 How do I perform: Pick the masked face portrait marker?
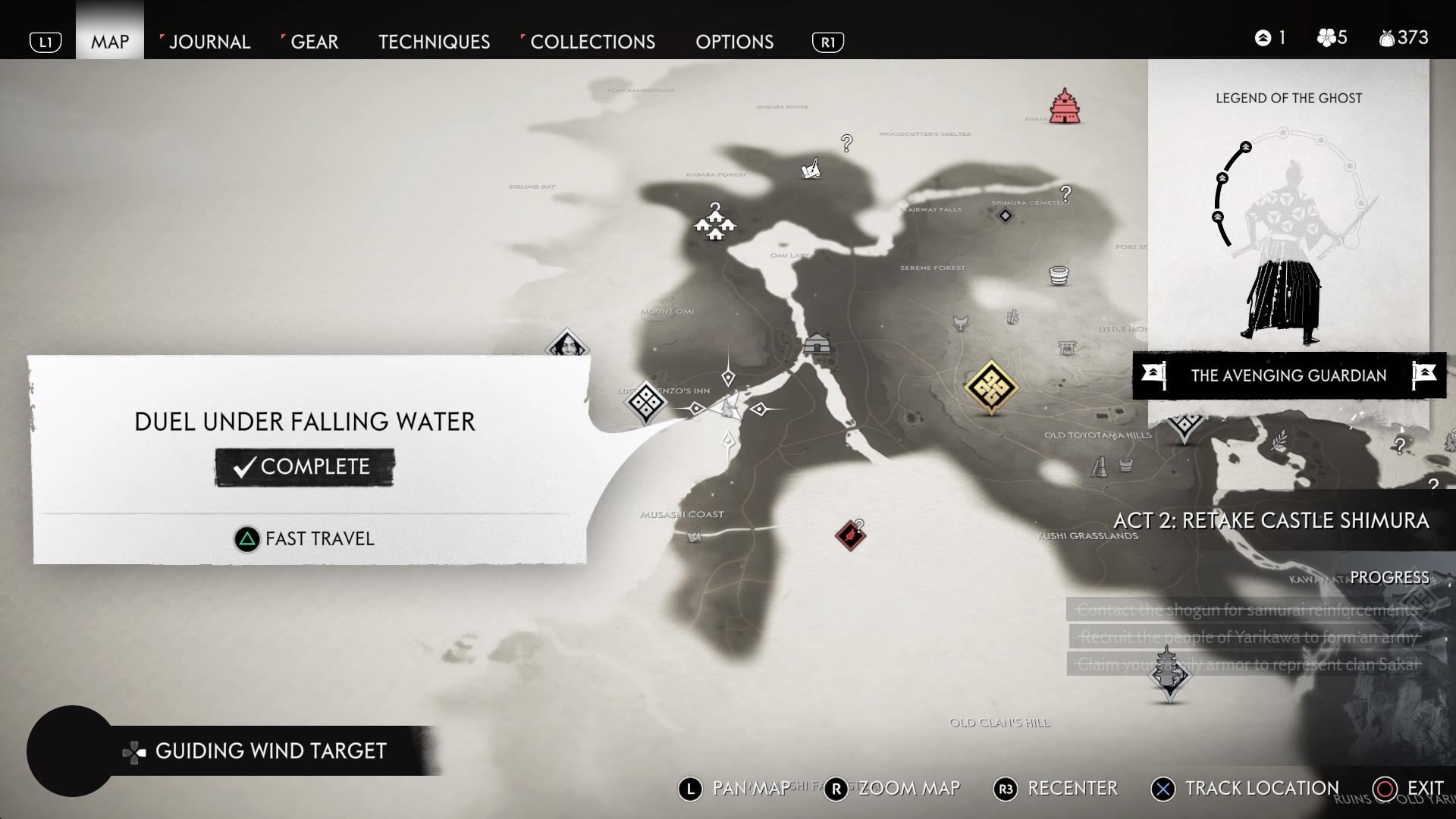click(x=566, y=345)
